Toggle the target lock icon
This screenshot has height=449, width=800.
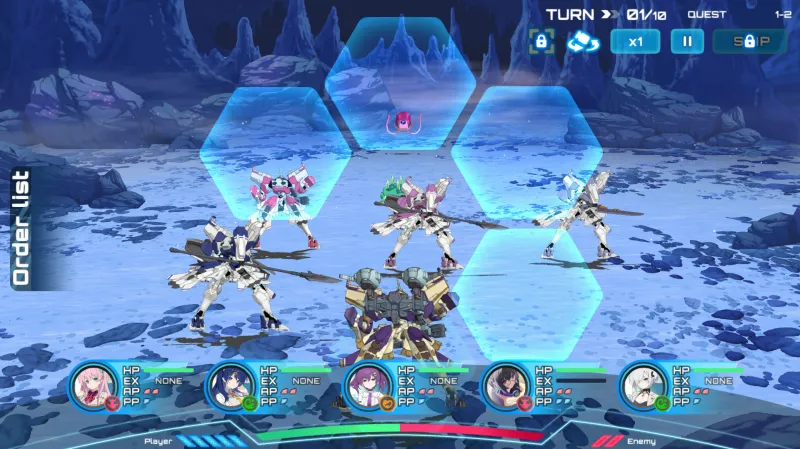point(541,42)
